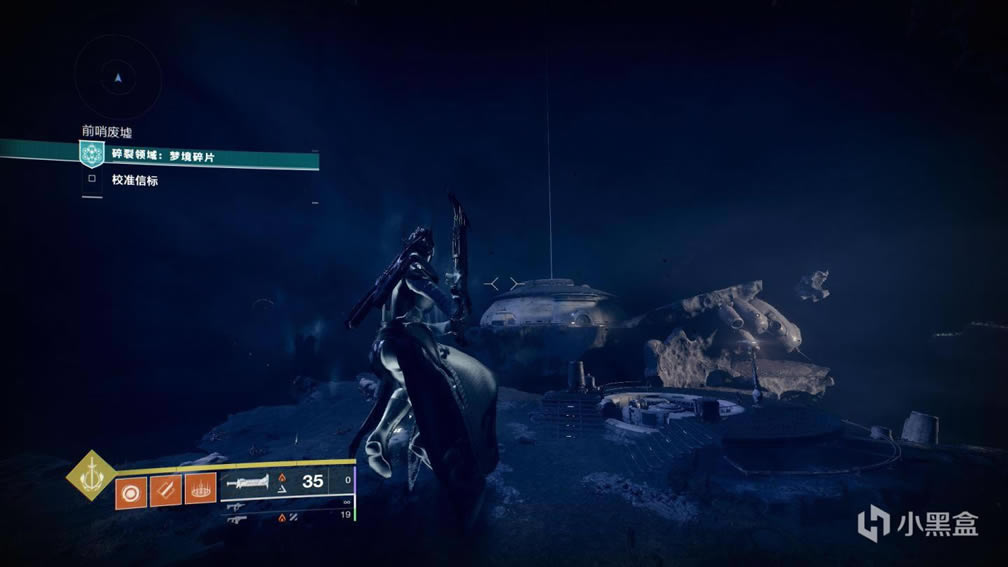Viewport: 1008px width, 567px height.
Task: Select the 碎裂领域:梦境碎片 quest tracker banner
Action: point(200,156)
